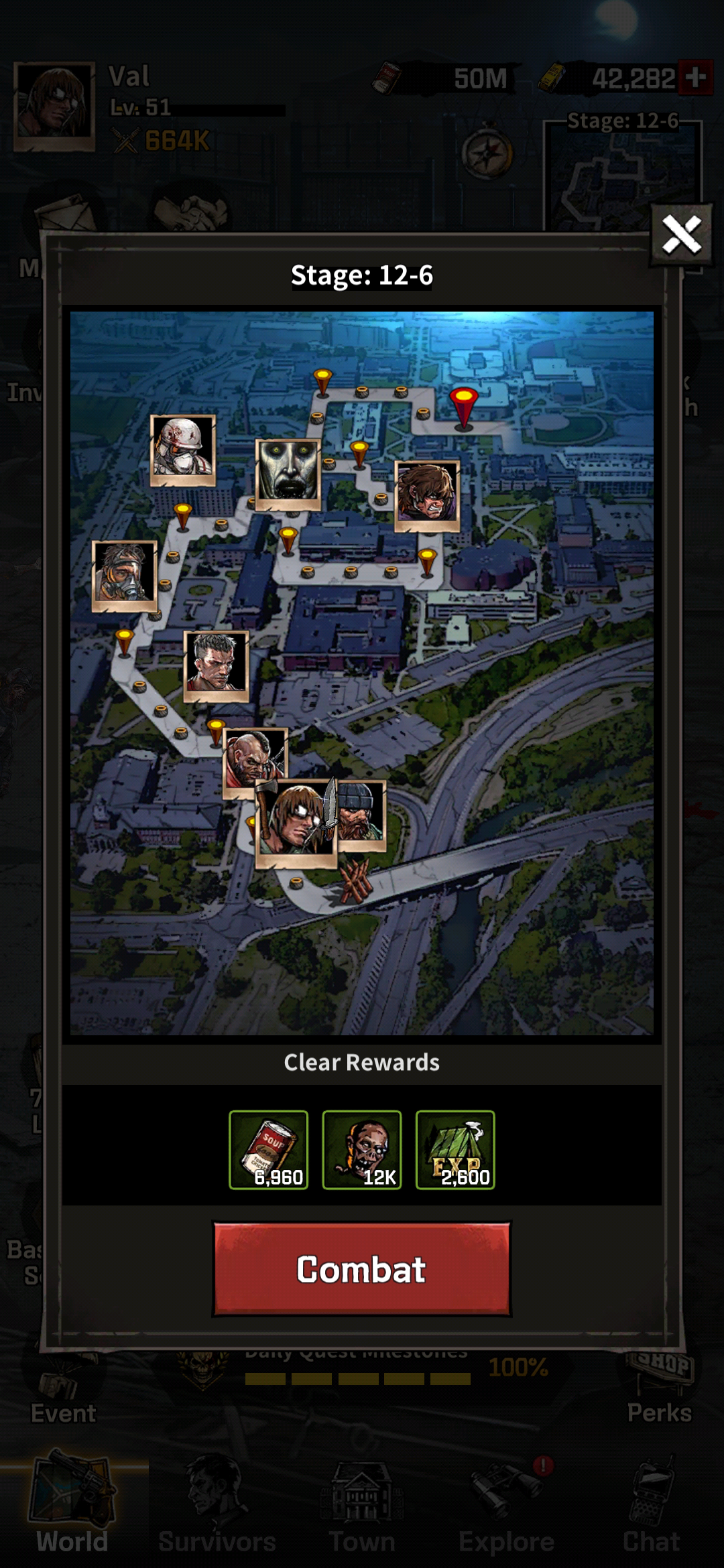The height and width of the screenshot is (1568, 724).
Task: Inspect the EXP tent clear reward
Action: click(x=455, y=1150)
